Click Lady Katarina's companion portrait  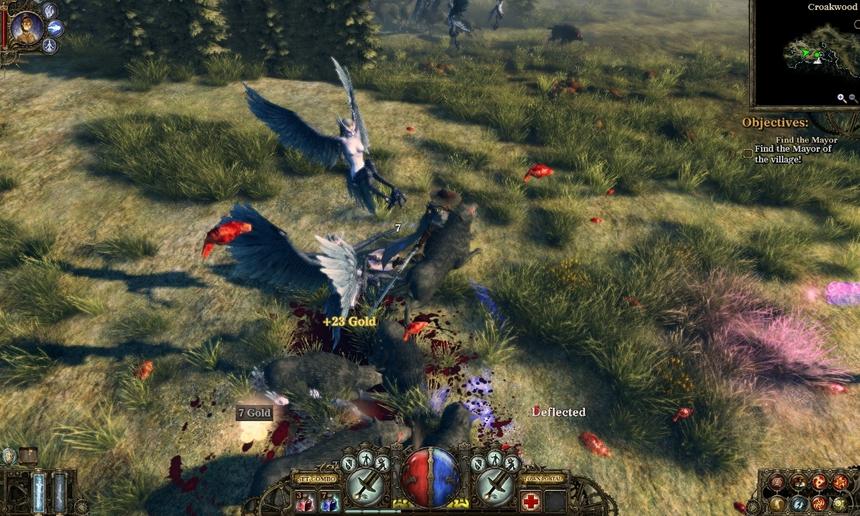pos(27,27)
